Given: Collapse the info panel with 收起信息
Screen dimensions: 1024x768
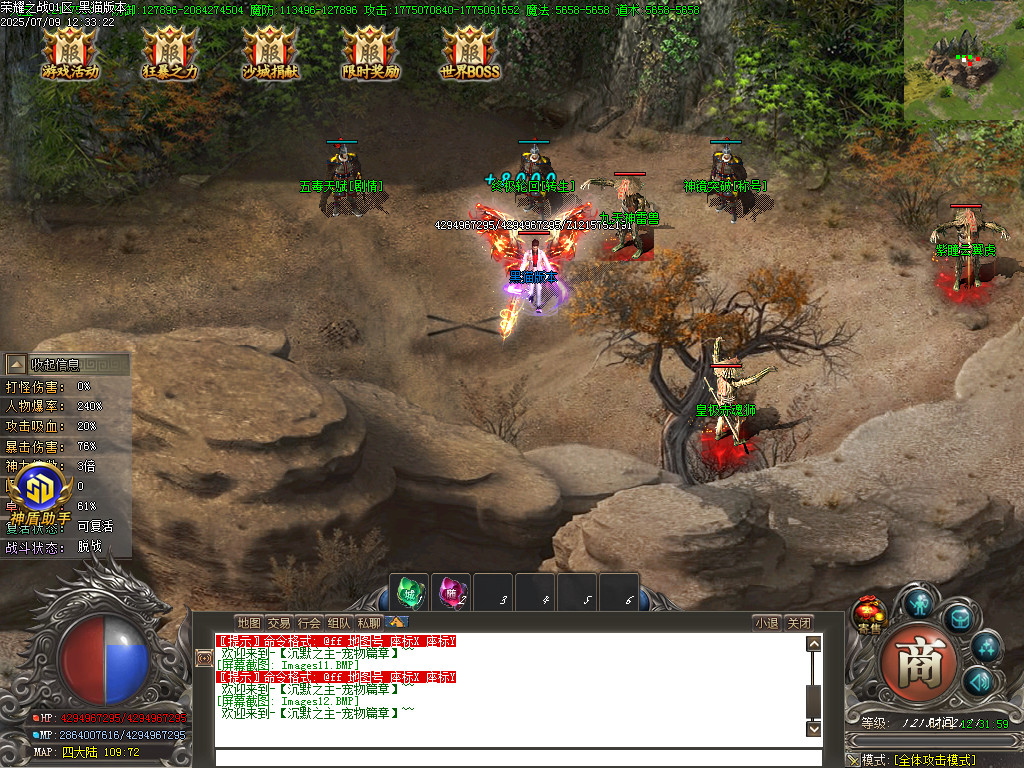Looking at the screenshot, I should [56, 364].
